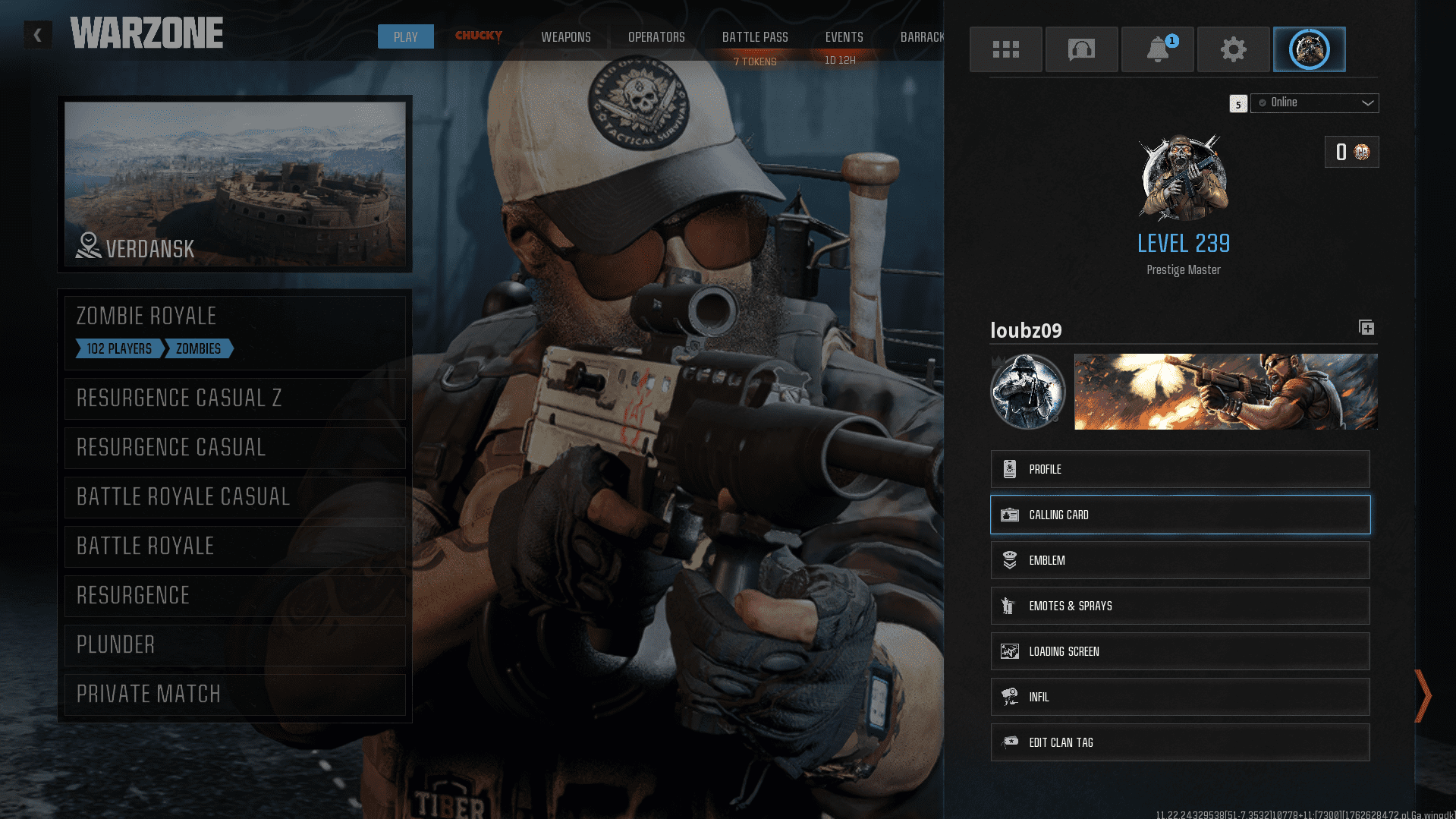The height and width of the screenshot is (819, 1456).
Task: Click the squad size counter showing 5
Action: 1237,103
